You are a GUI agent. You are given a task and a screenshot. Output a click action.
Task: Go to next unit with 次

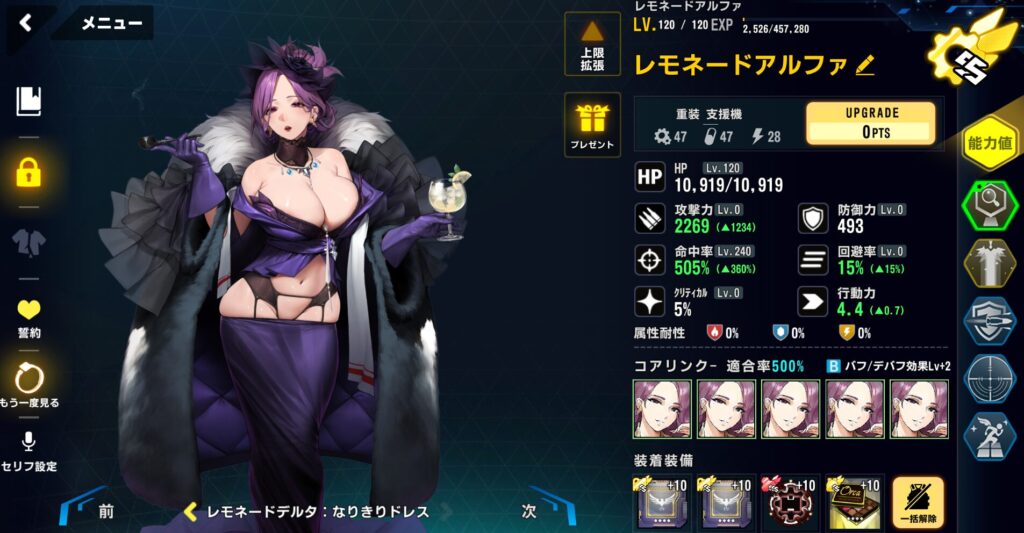click(x=530, y=511)
